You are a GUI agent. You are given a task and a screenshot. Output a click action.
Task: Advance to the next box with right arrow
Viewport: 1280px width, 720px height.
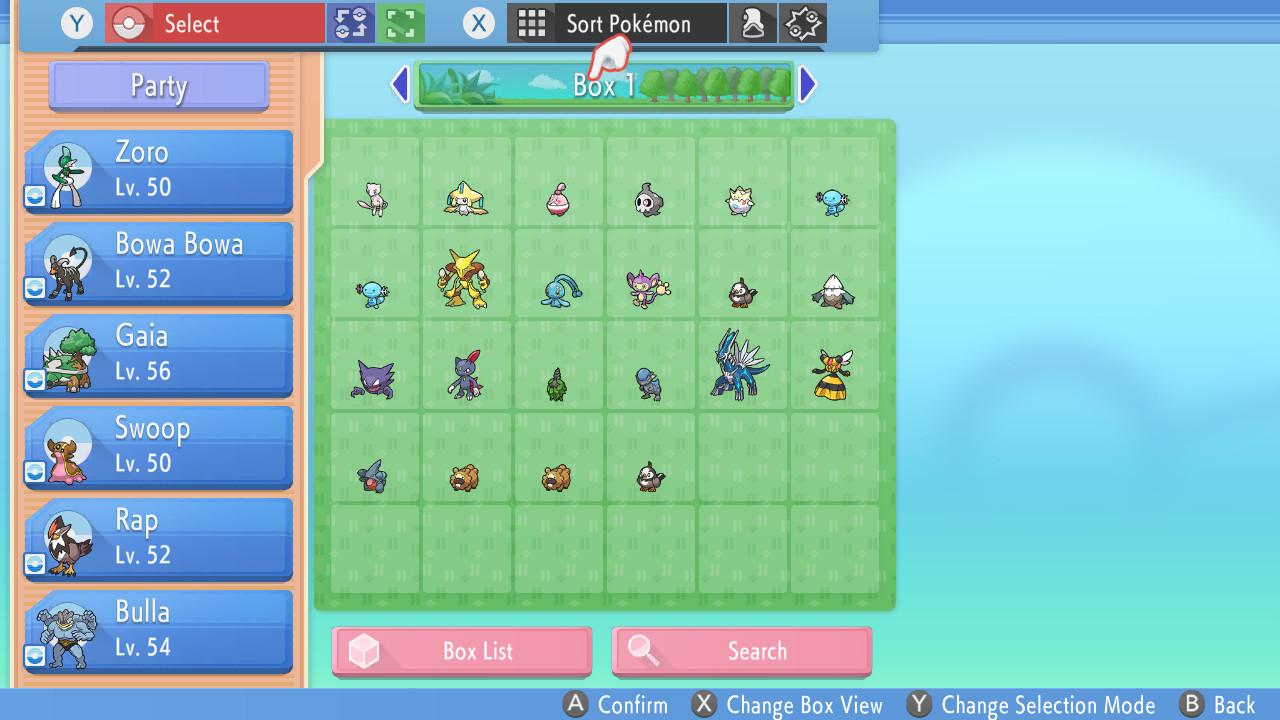coord(808,85)
